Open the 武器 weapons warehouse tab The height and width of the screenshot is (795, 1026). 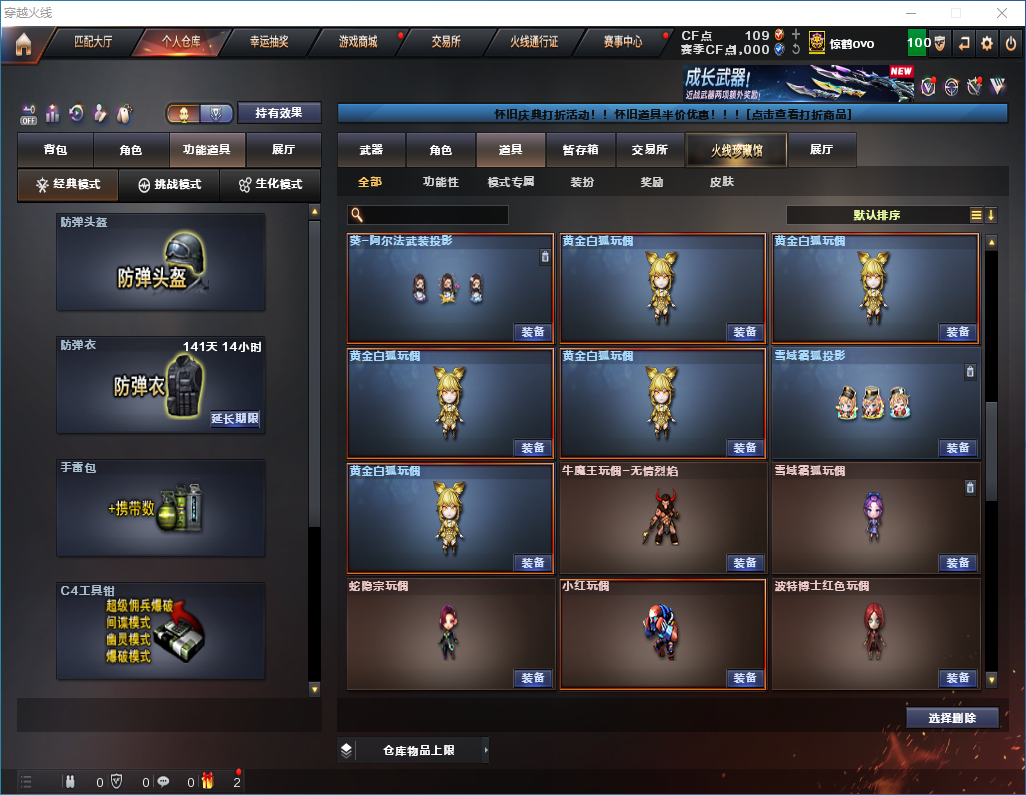click(371, 150)
